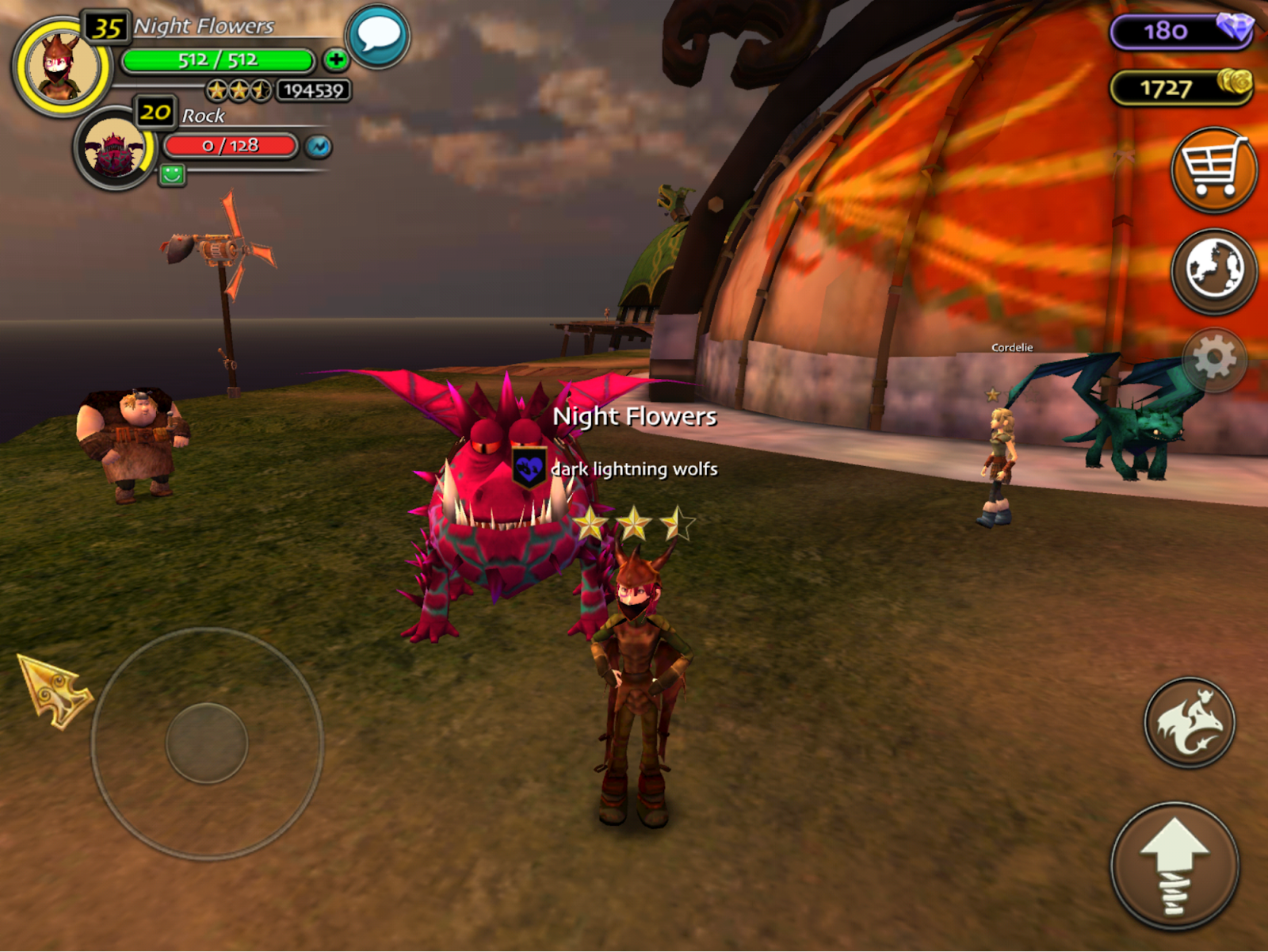The image size is (1268, 952).
Task: Open the player avatar portrait
Action: tap(61, 67)
